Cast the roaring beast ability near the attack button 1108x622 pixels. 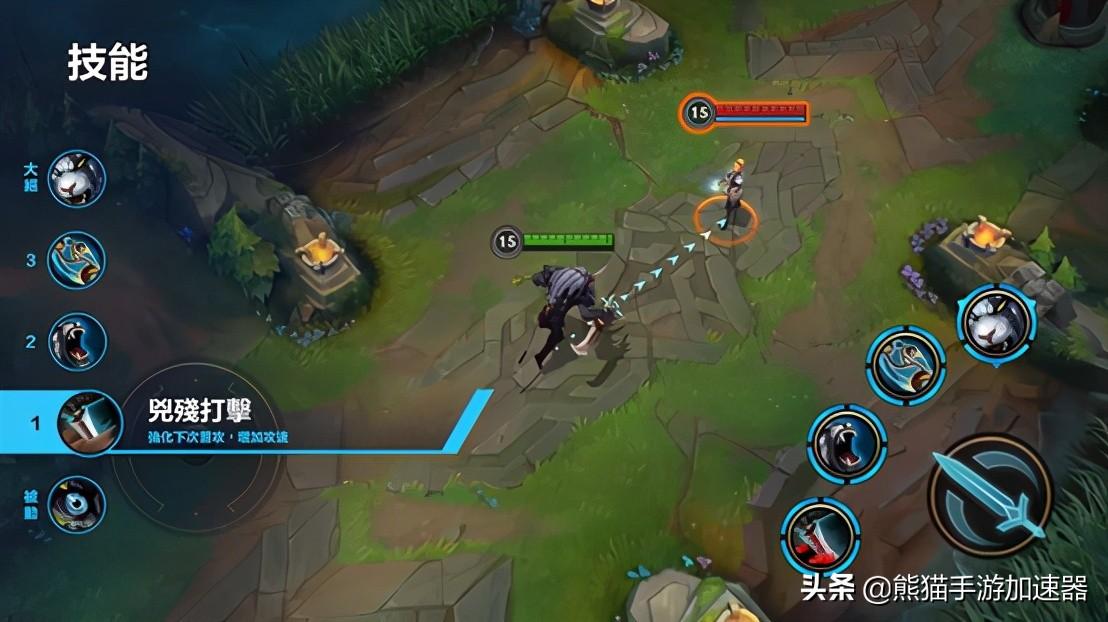coord(847,444)
